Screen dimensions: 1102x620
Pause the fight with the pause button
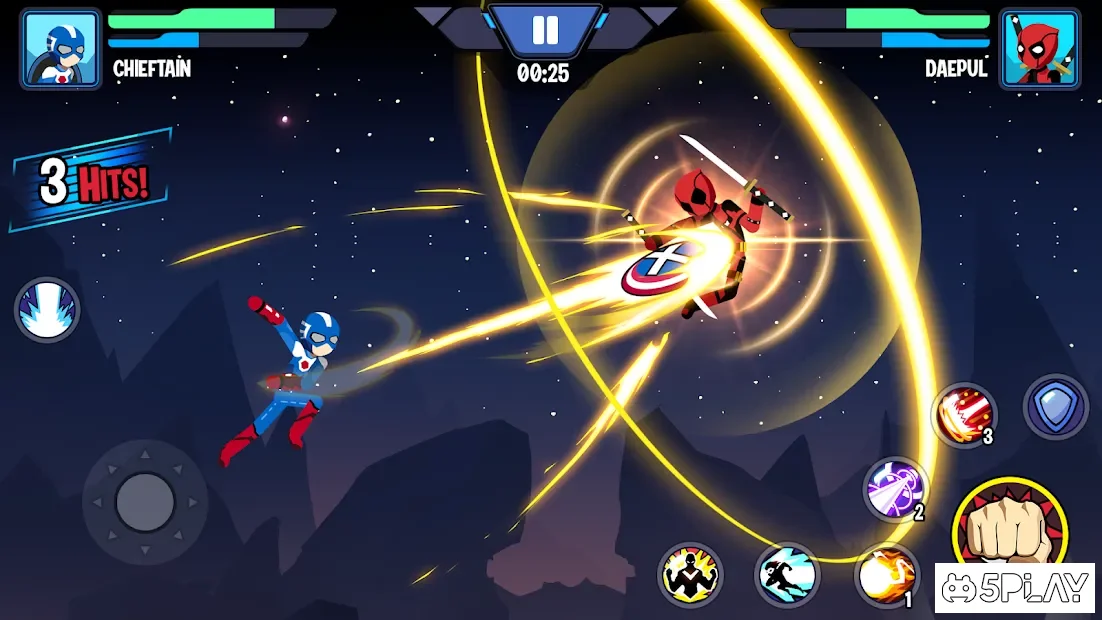point(545,31)
